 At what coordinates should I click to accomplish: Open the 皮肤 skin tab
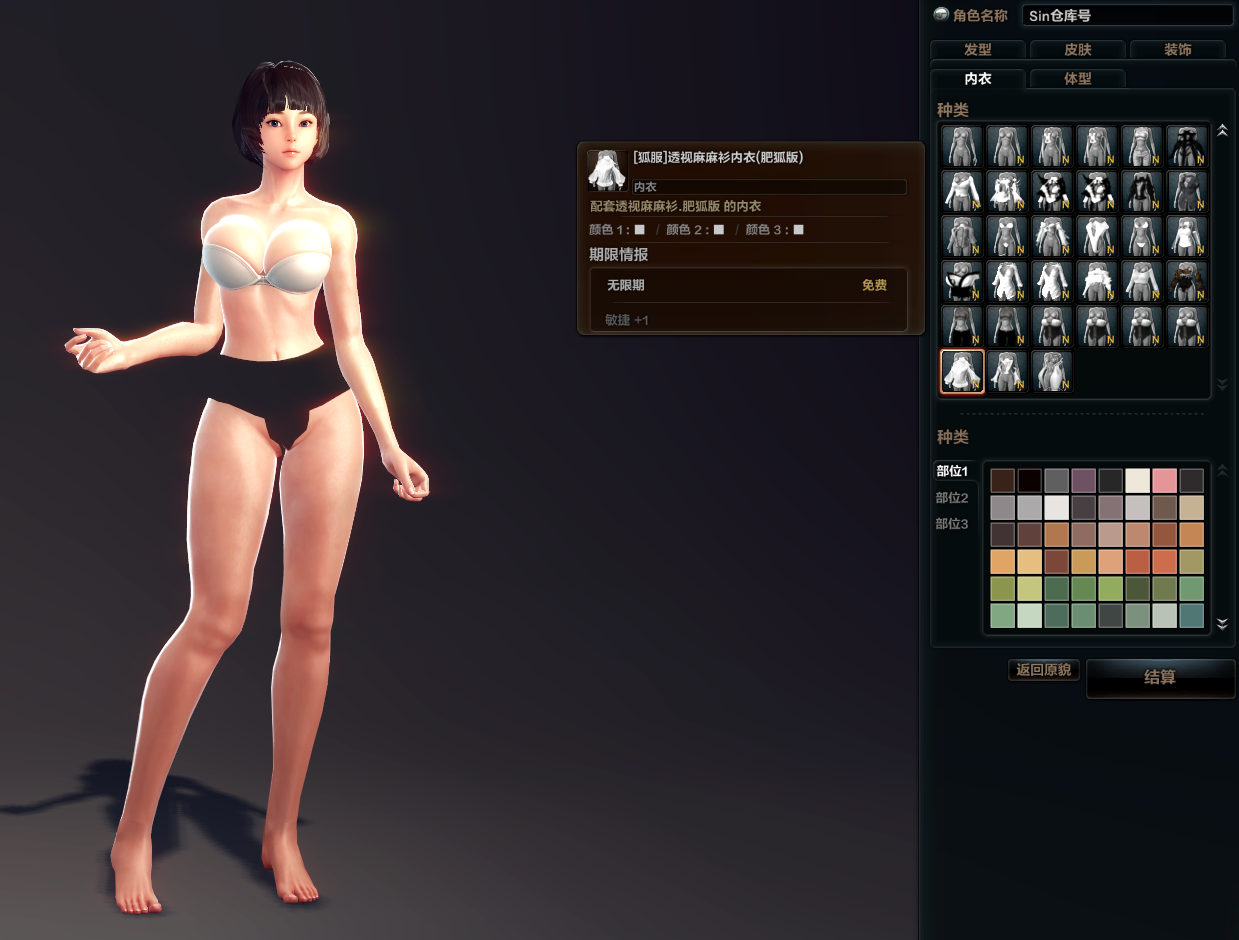tap(1077, 50)
